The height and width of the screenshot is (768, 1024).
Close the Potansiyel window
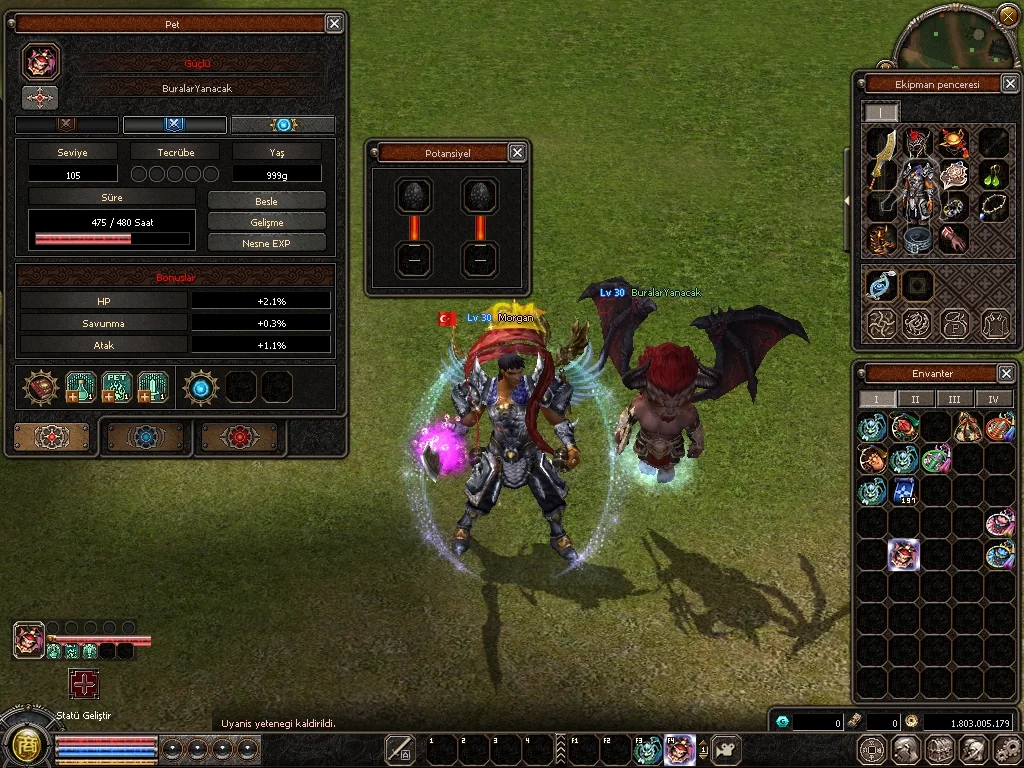click(517, 153)
